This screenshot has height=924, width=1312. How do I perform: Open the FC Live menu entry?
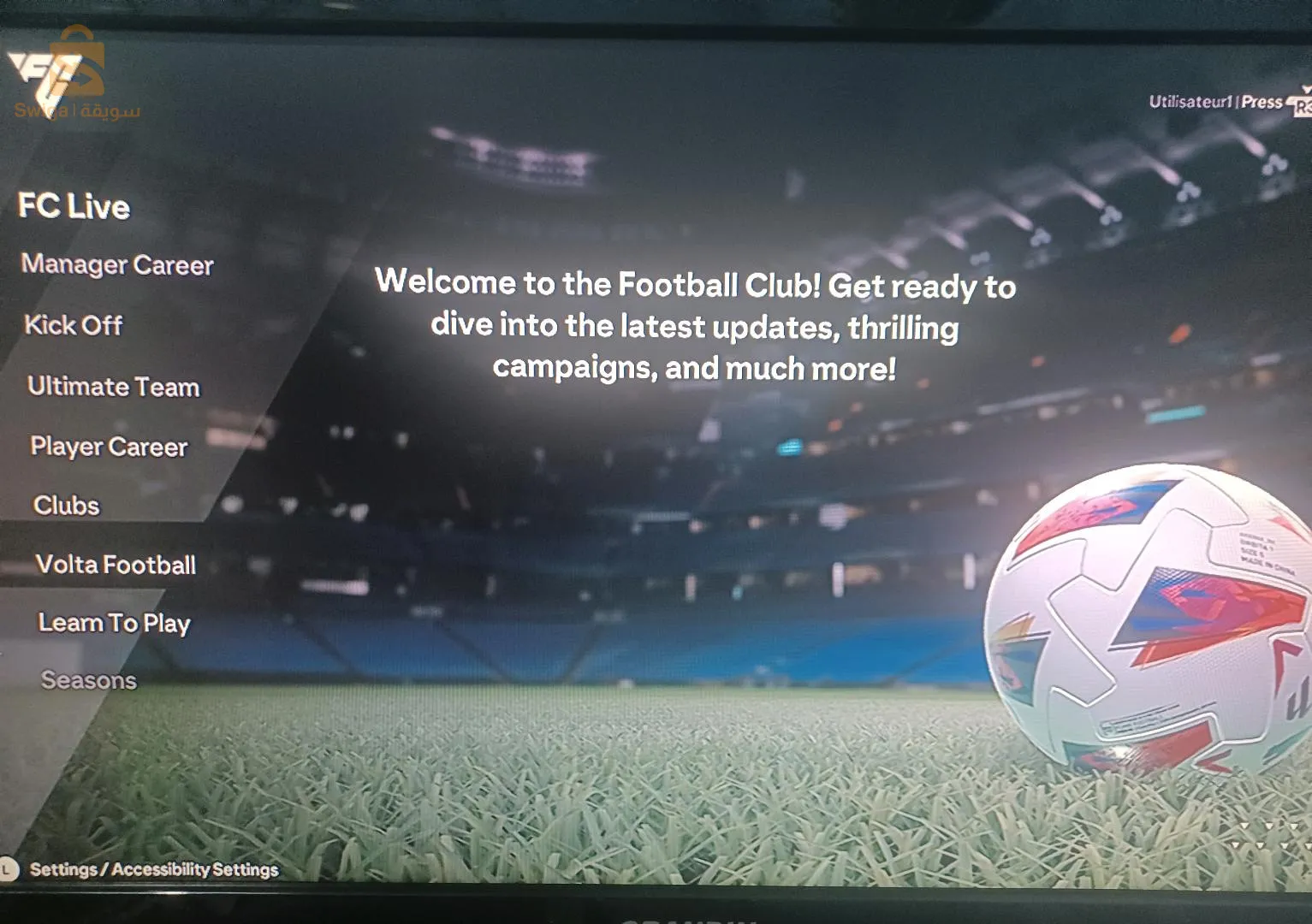pos(74,206)
